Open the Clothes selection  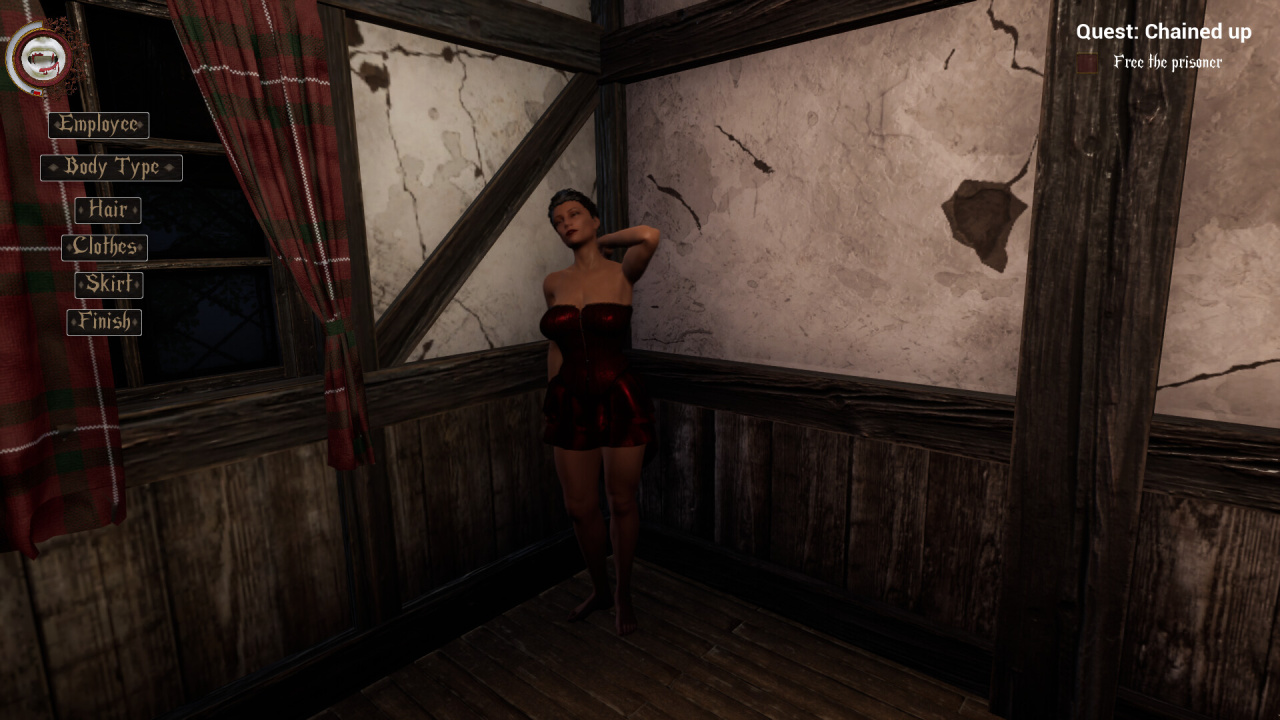[104, 247]
